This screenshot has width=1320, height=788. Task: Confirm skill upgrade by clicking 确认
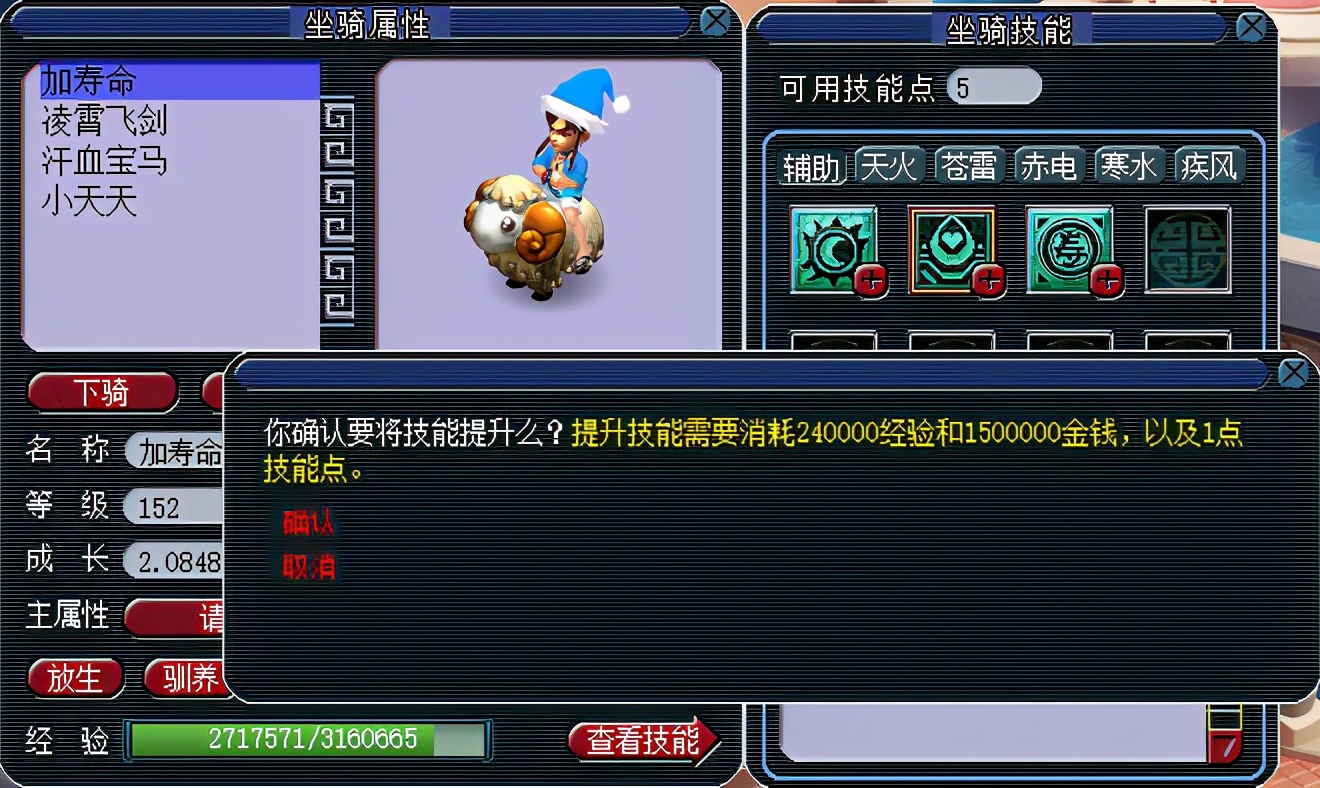(x=307, y=521)
